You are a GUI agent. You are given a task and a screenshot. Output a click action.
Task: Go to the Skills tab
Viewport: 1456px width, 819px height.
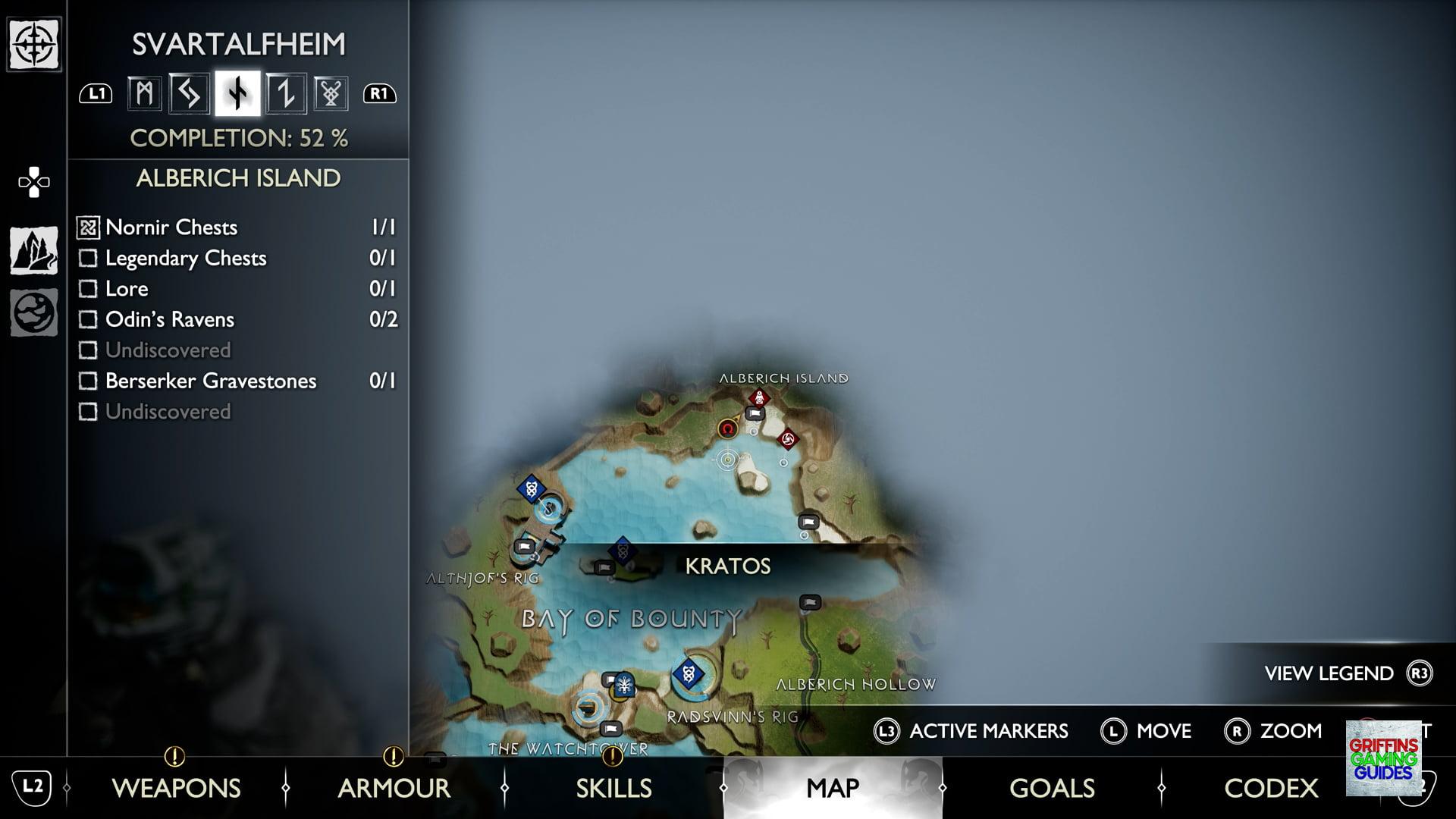click(x=613, y=788)
